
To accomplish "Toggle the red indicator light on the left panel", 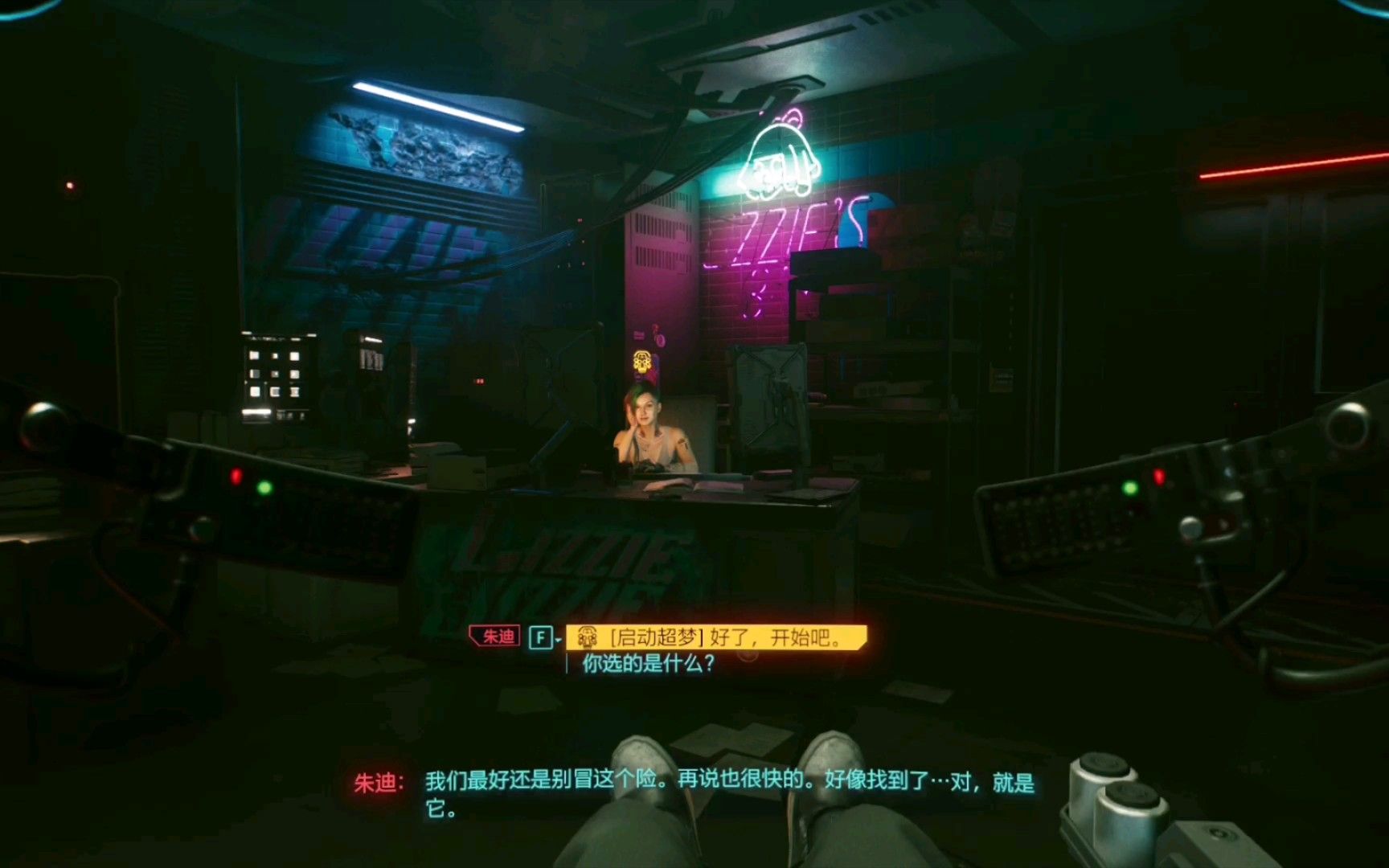I will tap(236, 475).
